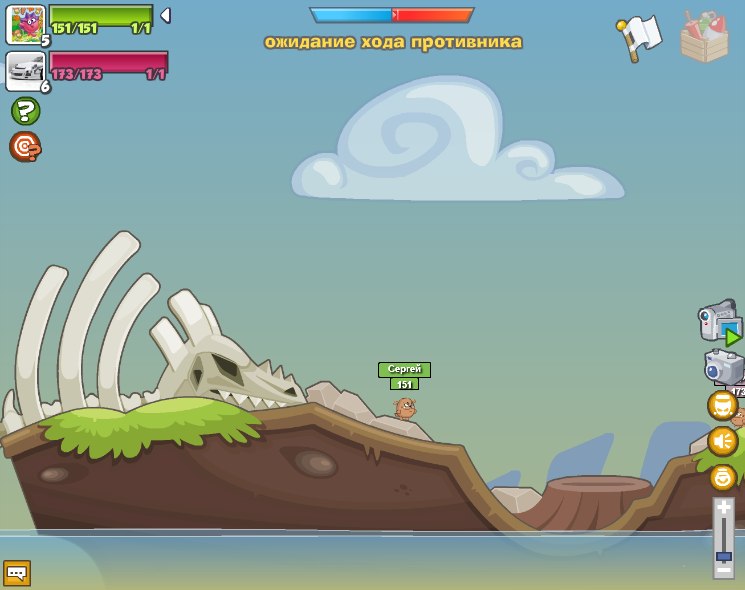Toggle the sound speaker button

722,441
